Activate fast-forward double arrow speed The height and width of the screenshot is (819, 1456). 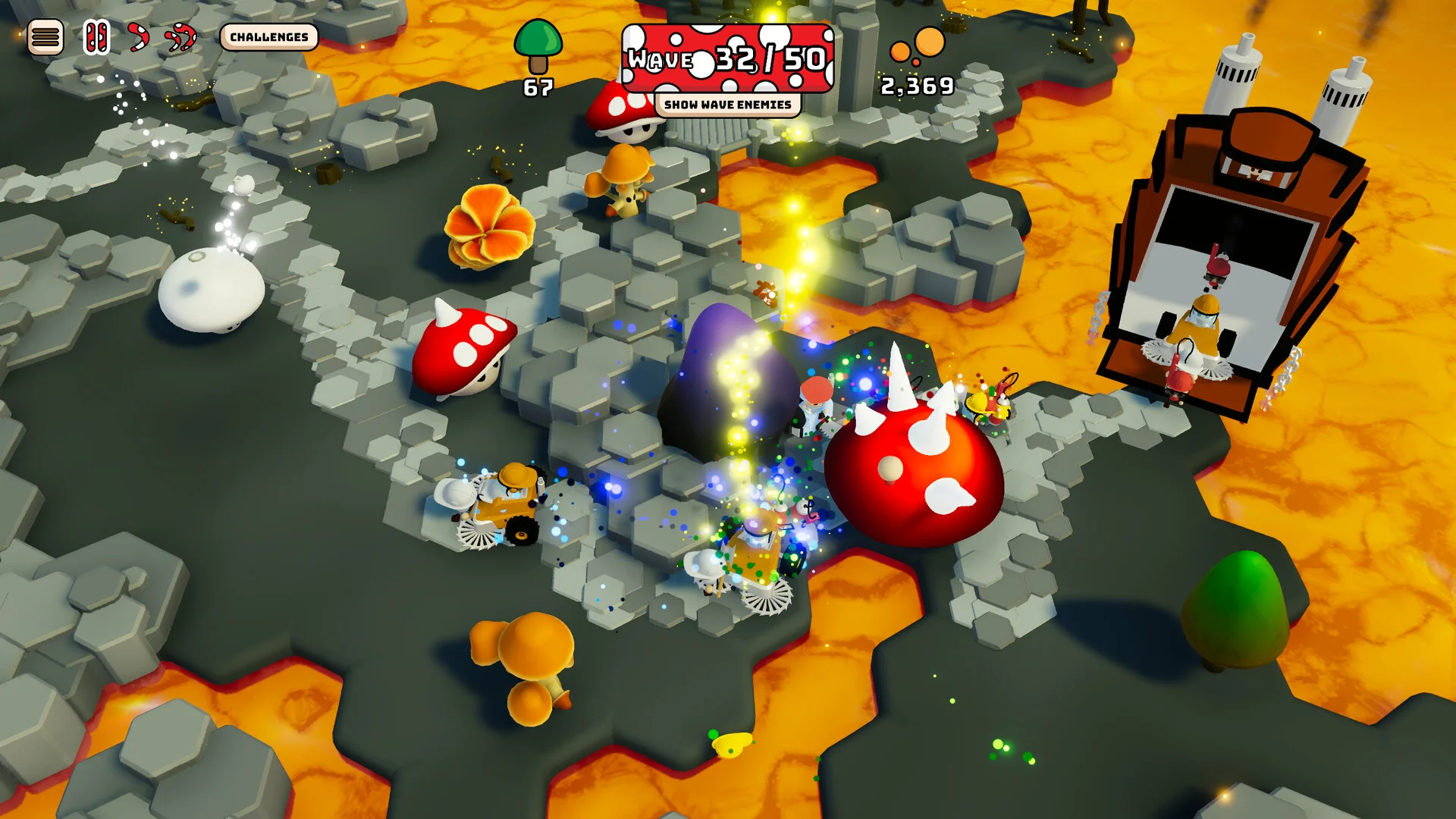tap(181, 37)
